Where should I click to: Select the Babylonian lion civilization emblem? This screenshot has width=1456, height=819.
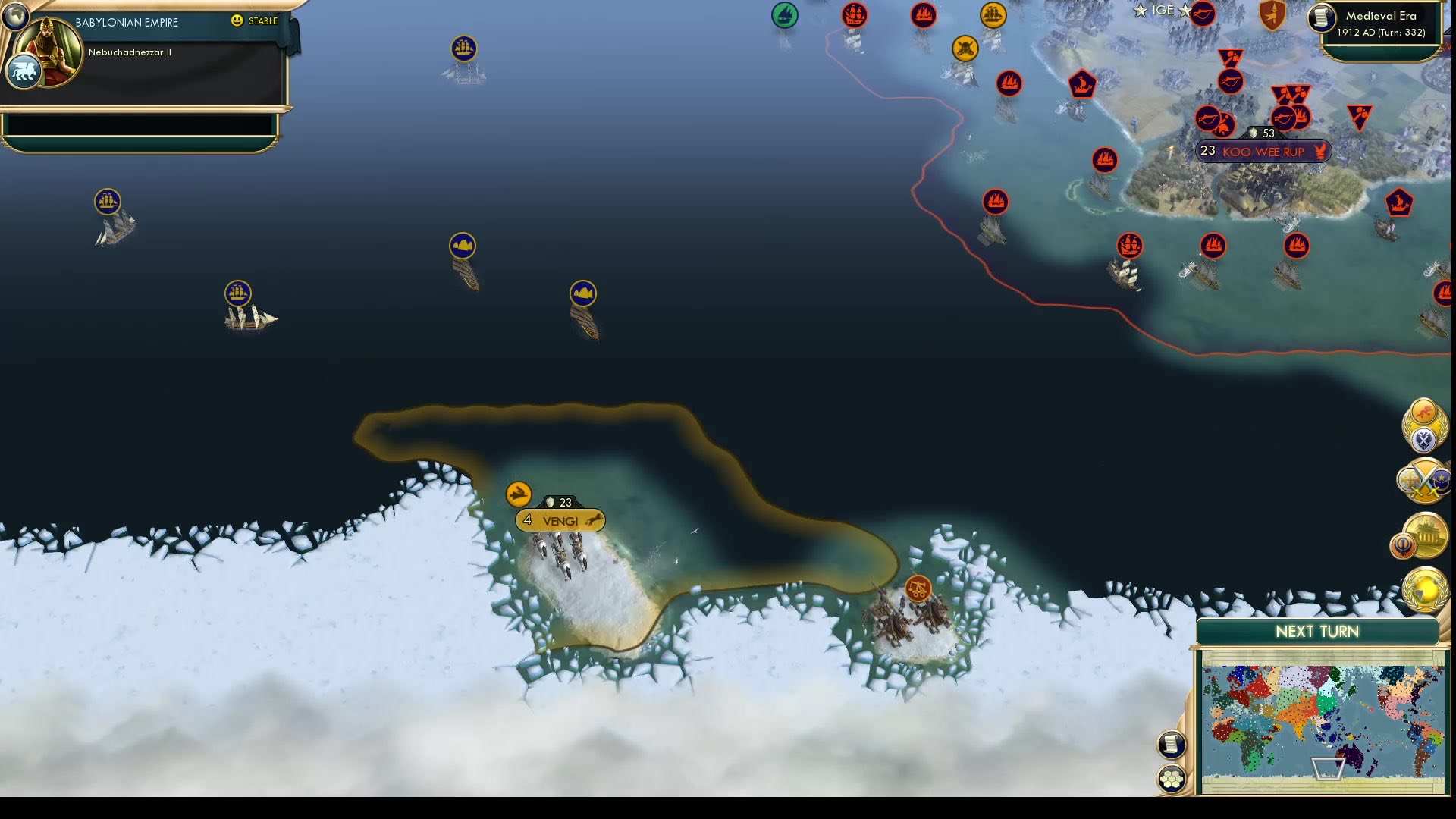click(25, 68)
